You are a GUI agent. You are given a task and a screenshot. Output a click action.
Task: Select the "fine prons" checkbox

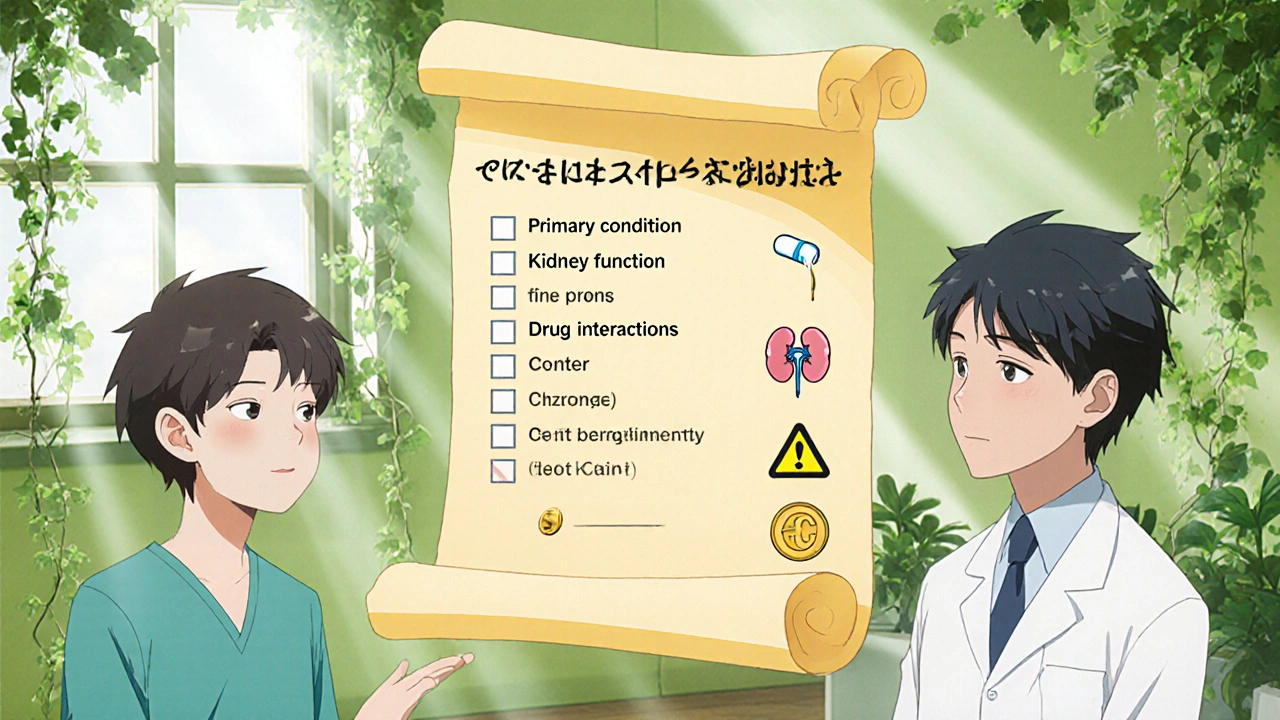click(x=502, y=297)
